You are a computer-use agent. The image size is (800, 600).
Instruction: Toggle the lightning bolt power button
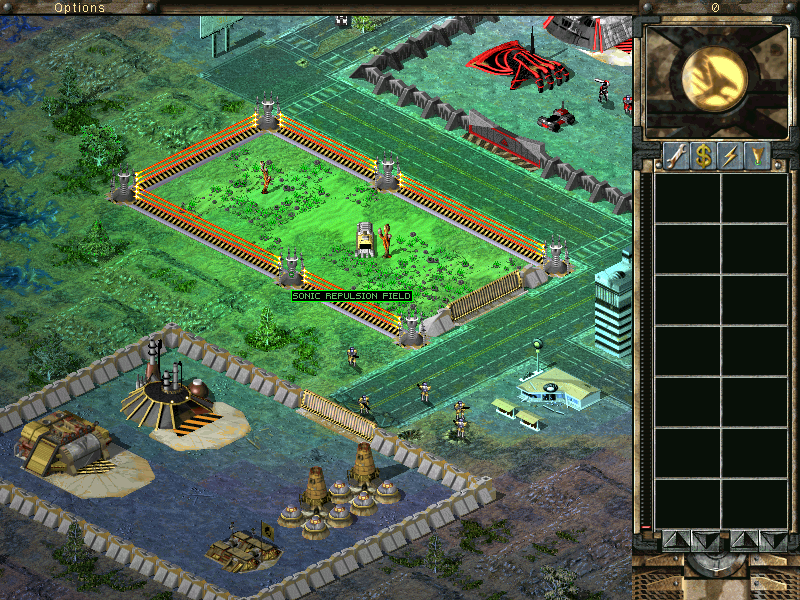click(x=730, y=155)
